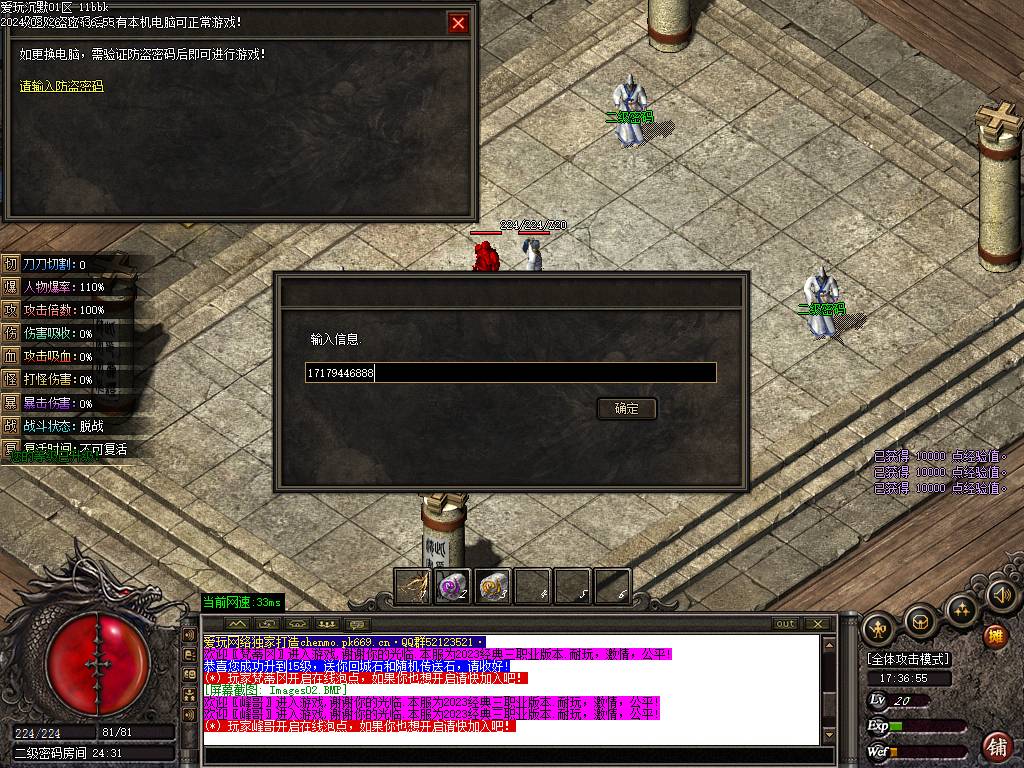Click the 切 cutting stat icon

[x=11, y=264]
